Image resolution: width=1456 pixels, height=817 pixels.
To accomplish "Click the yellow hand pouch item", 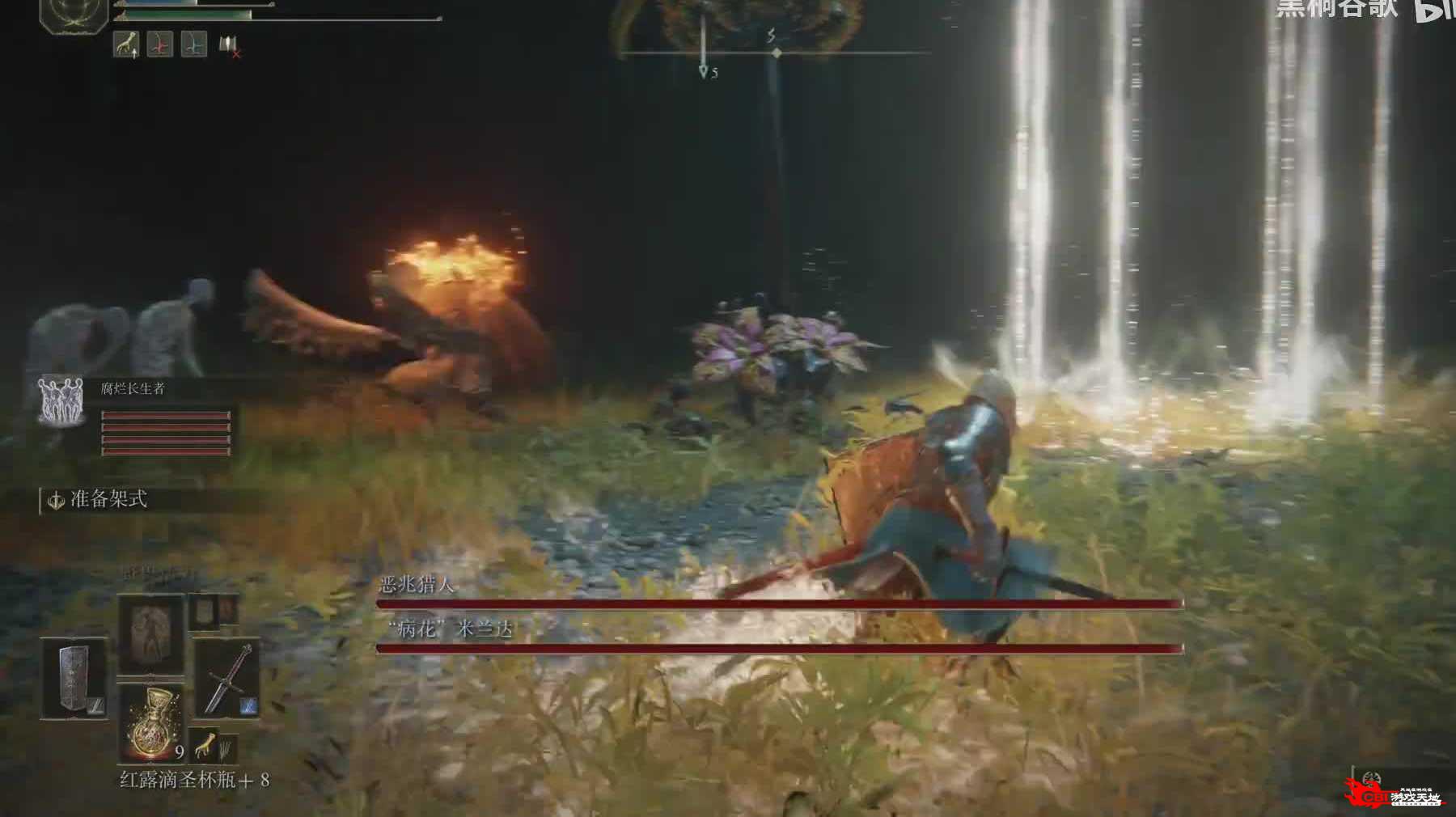I will (x=206, y=744).
